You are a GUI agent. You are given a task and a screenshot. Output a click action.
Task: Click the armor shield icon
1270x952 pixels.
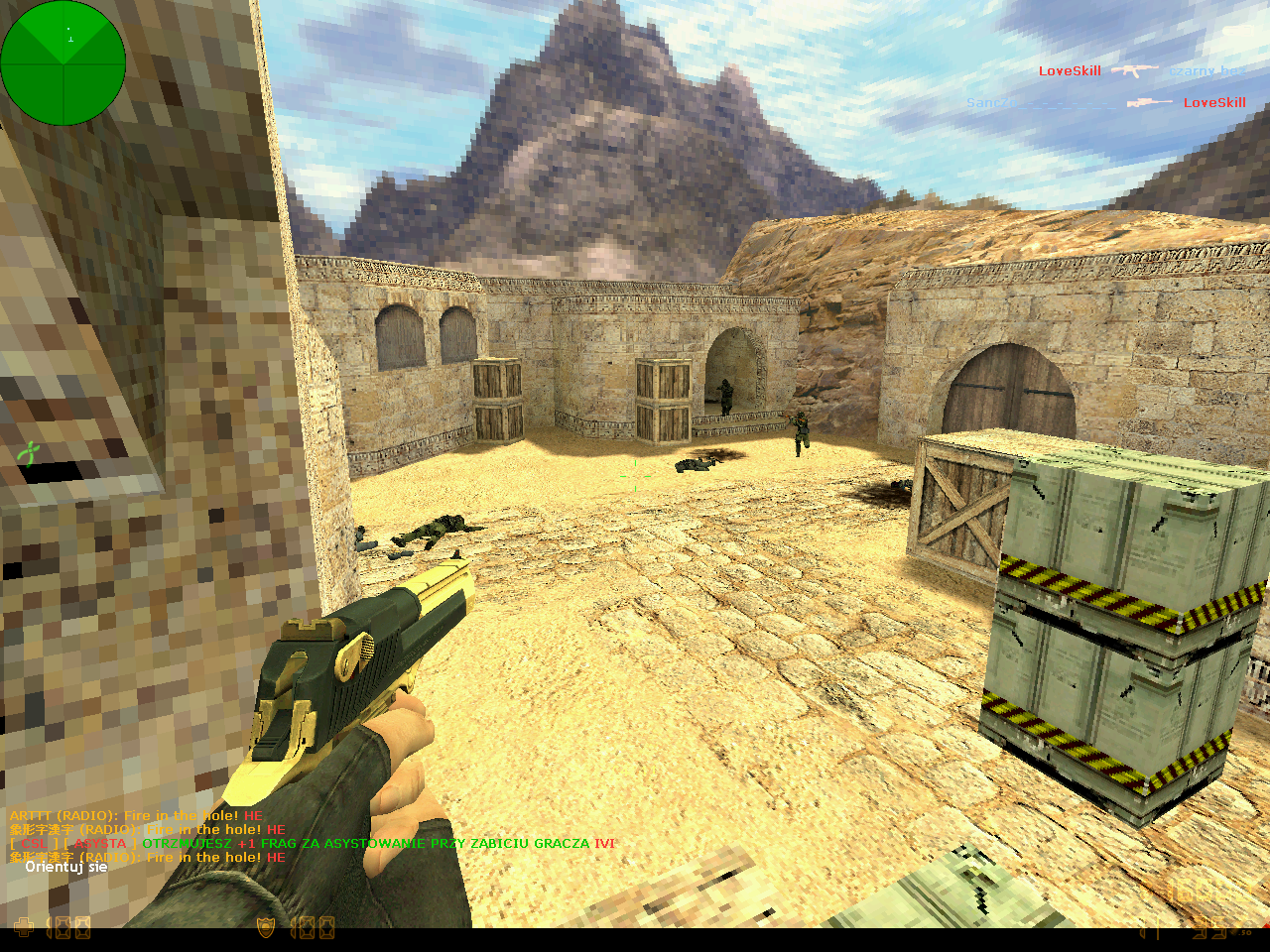266,928
